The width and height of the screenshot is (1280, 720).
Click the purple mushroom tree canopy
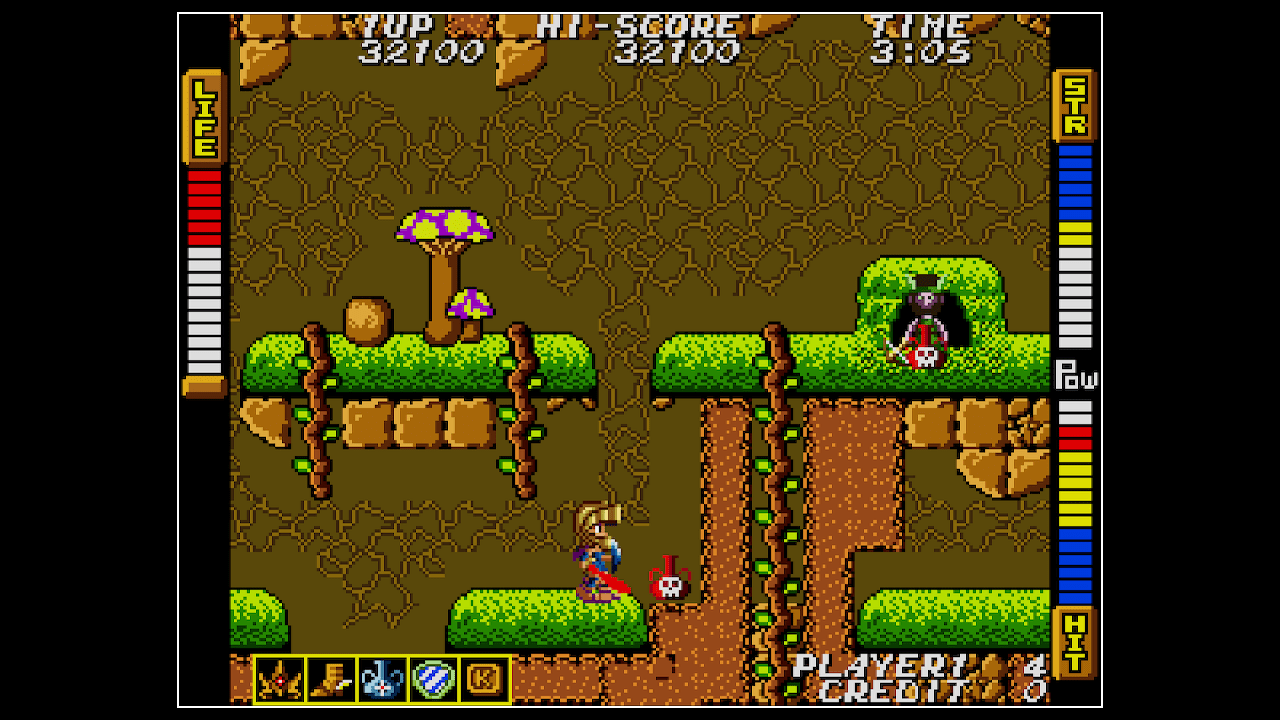(x=441, y=222)
